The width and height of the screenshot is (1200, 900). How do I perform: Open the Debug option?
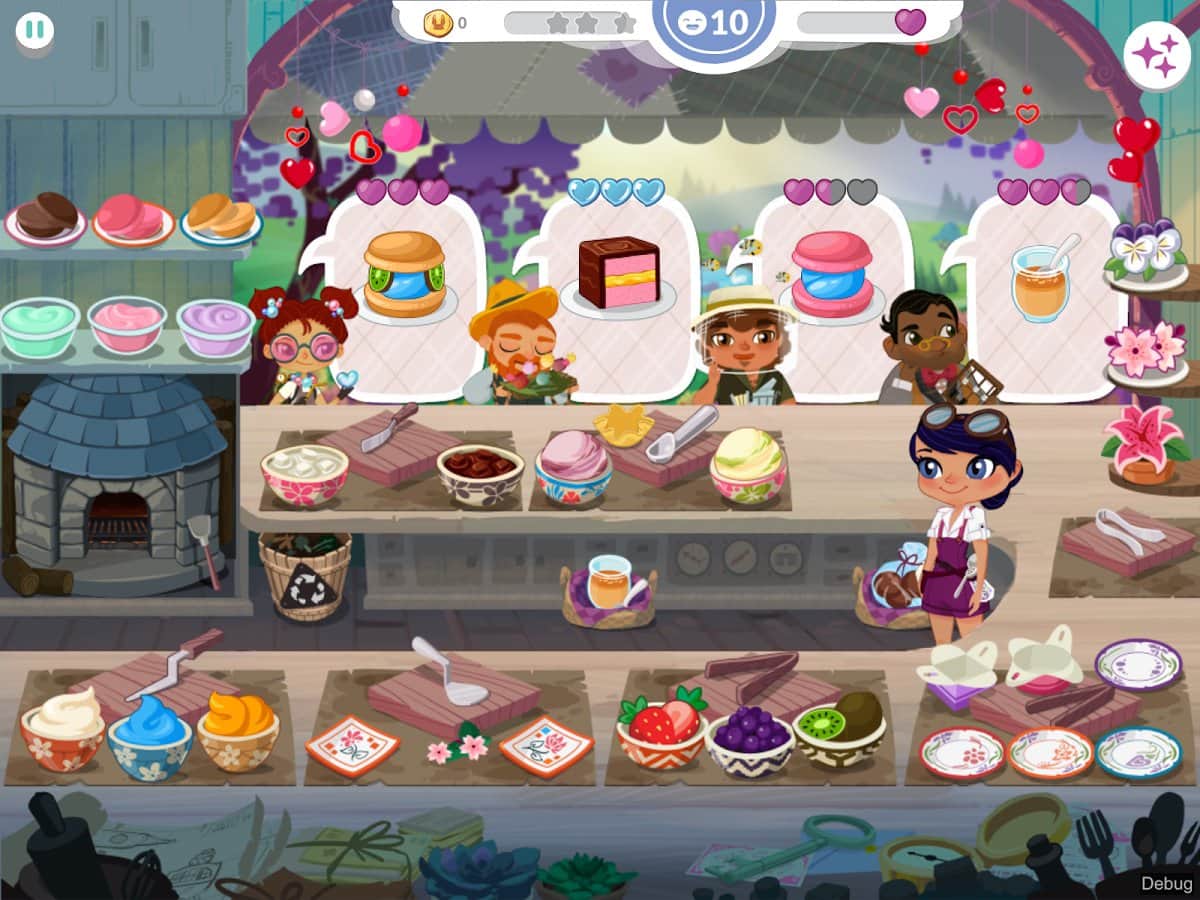click(1165, 883)
